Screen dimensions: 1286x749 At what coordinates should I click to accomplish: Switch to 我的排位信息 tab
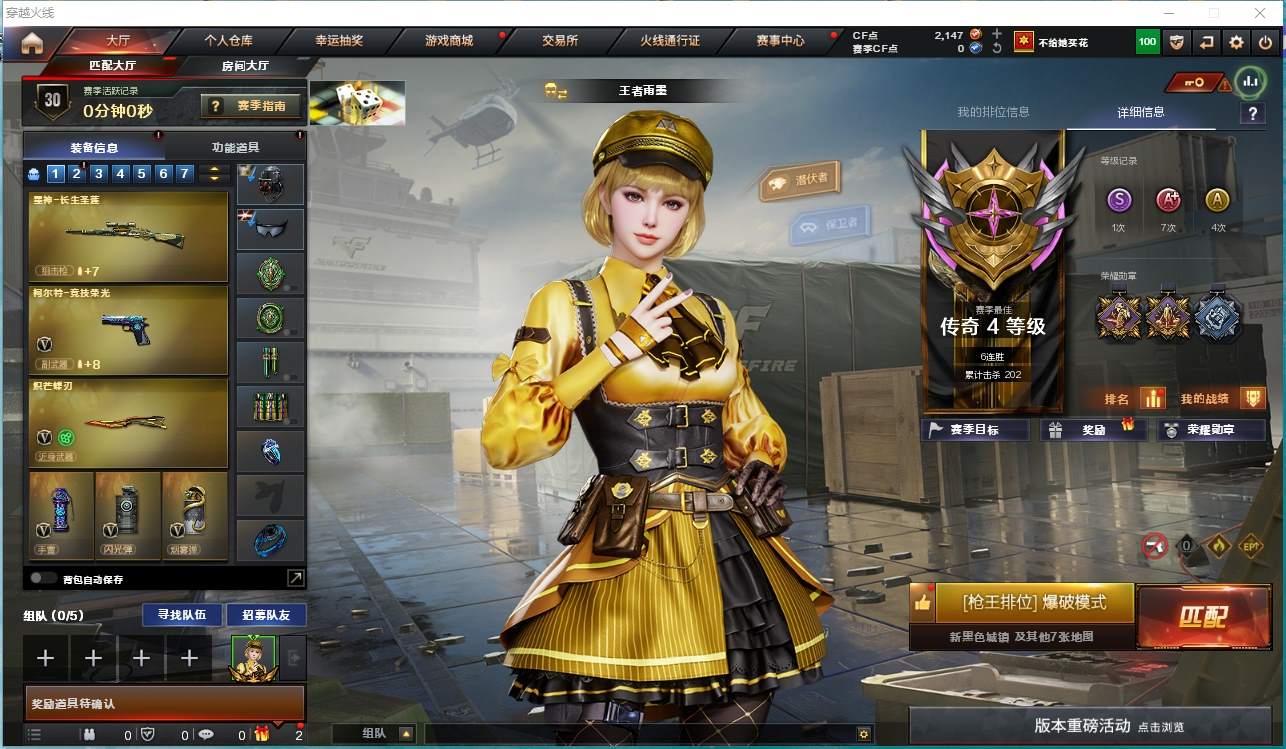(x=993, y=112)
